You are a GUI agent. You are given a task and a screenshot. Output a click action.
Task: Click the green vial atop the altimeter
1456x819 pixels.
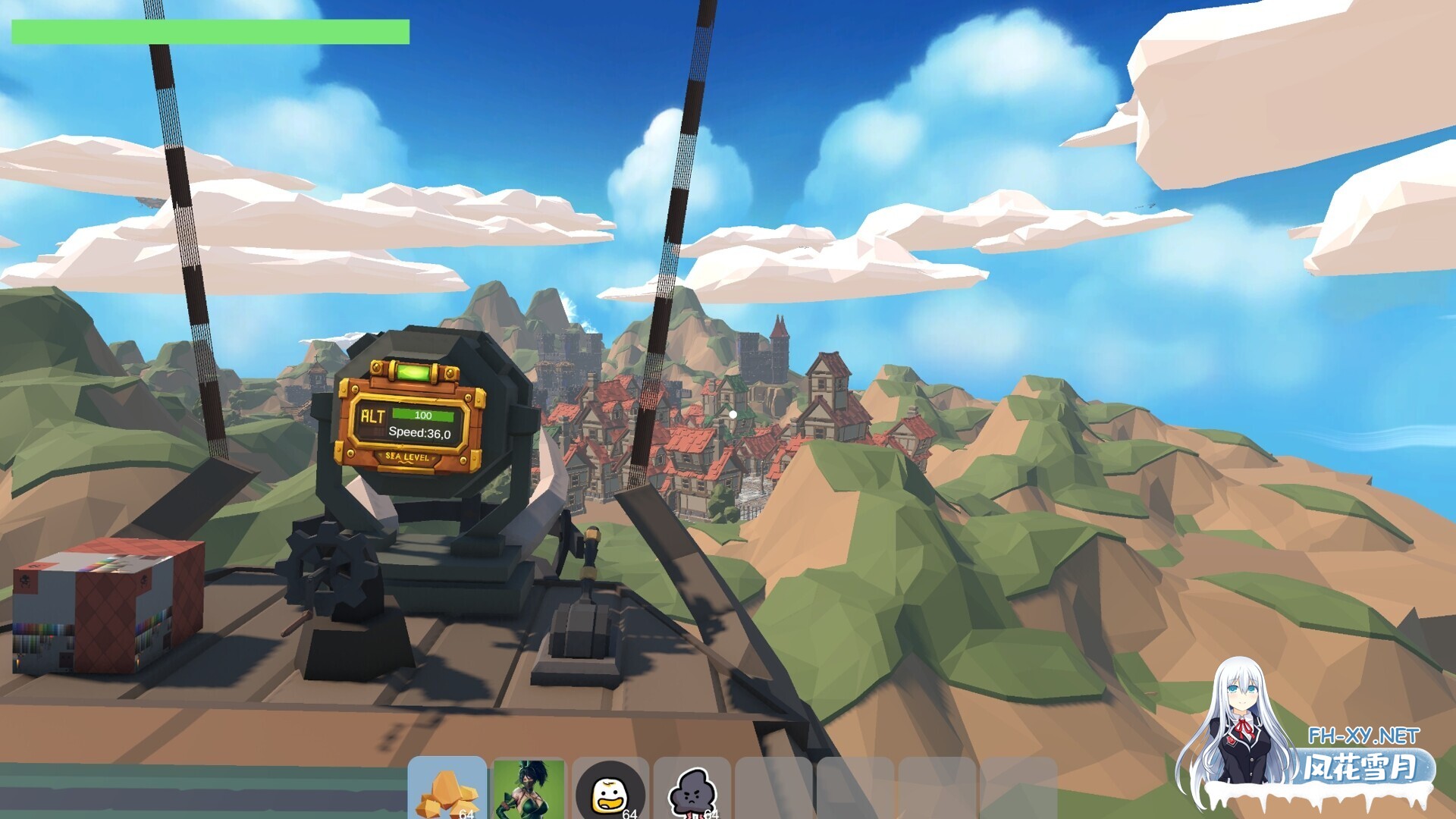tap(413, 372)
